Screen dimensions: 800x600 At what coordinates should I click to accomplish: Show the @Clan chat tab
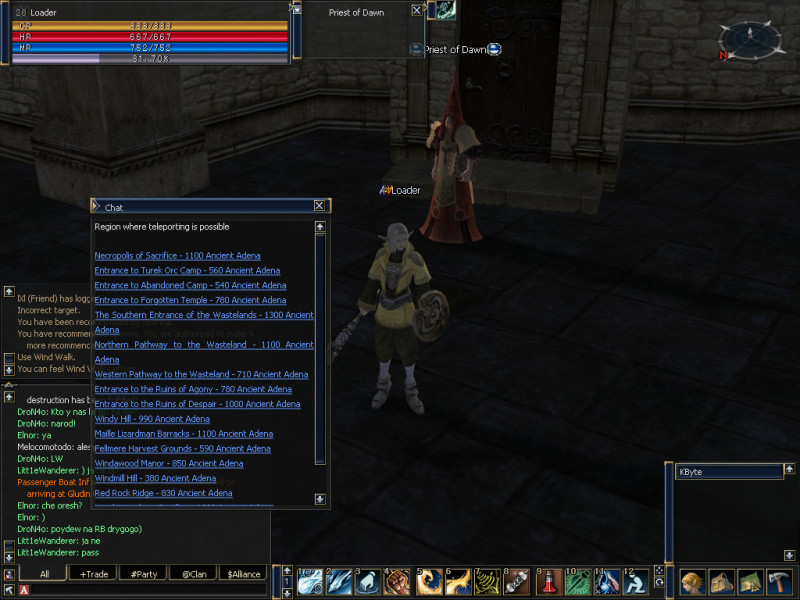pyautogui.click(x=194, y=574)
